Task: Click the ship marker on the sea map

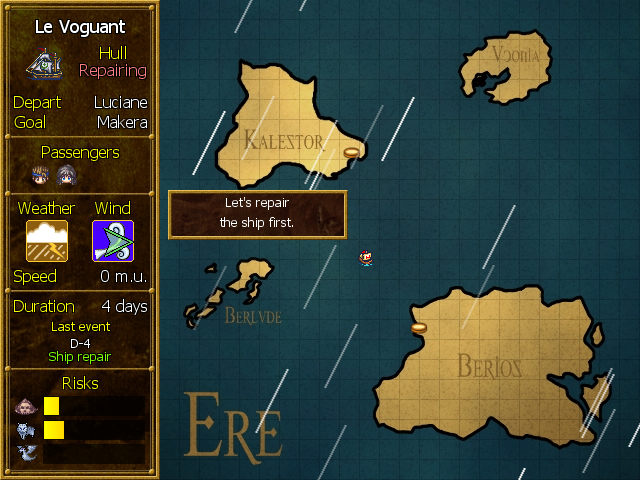Action: (367, 259)
